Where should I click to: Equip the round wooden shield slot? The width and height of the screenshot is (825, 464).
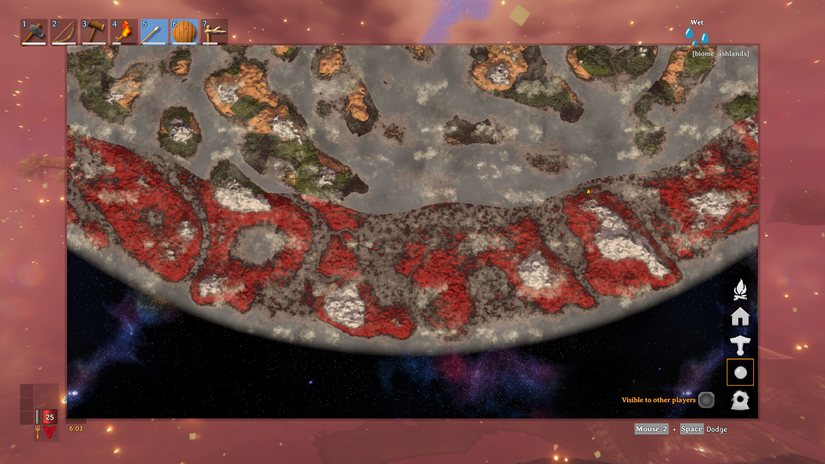tap(183, 32)
